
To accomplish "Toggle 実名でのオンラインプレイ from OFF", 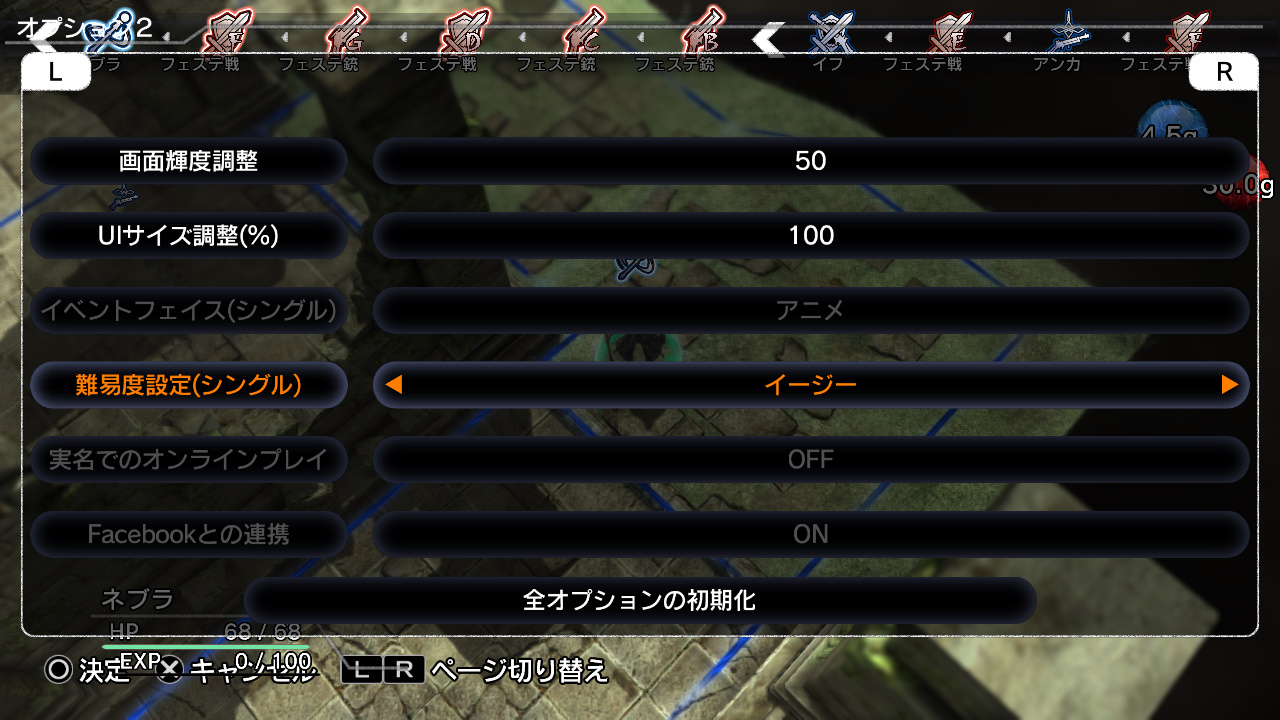I will [810, 459].
